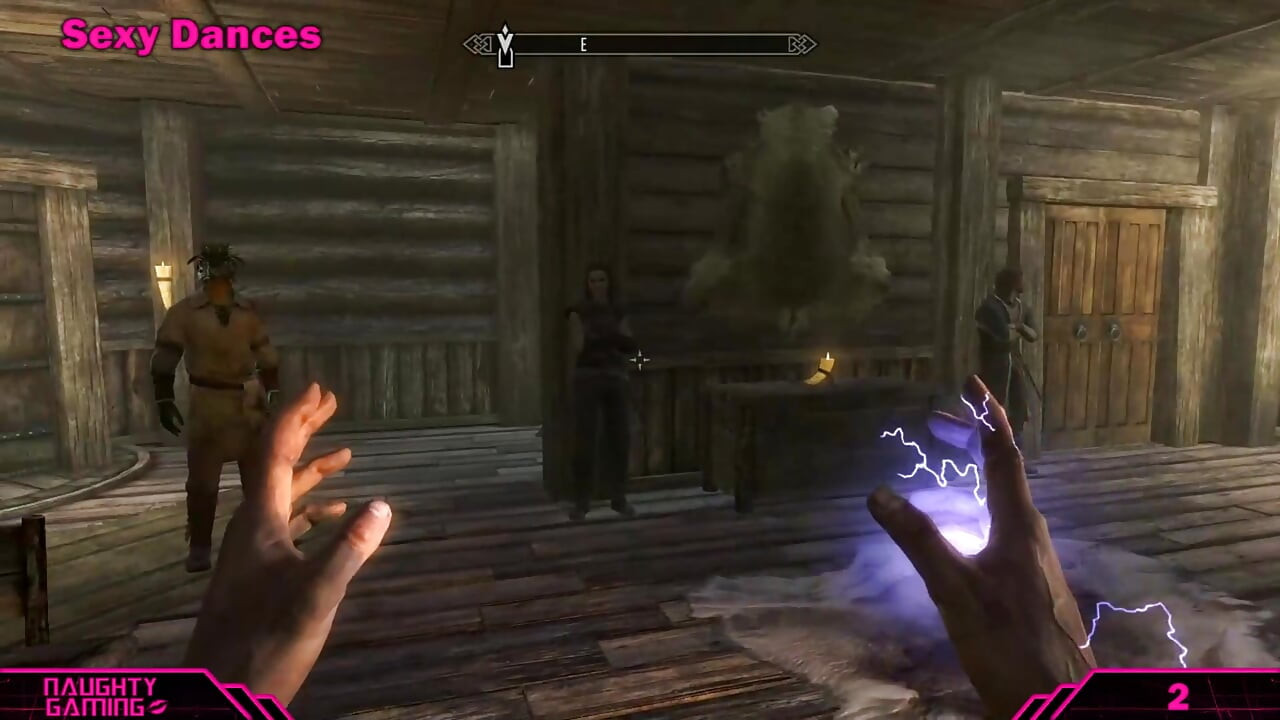Click the E direction marker on the compass

pos(583,44)
